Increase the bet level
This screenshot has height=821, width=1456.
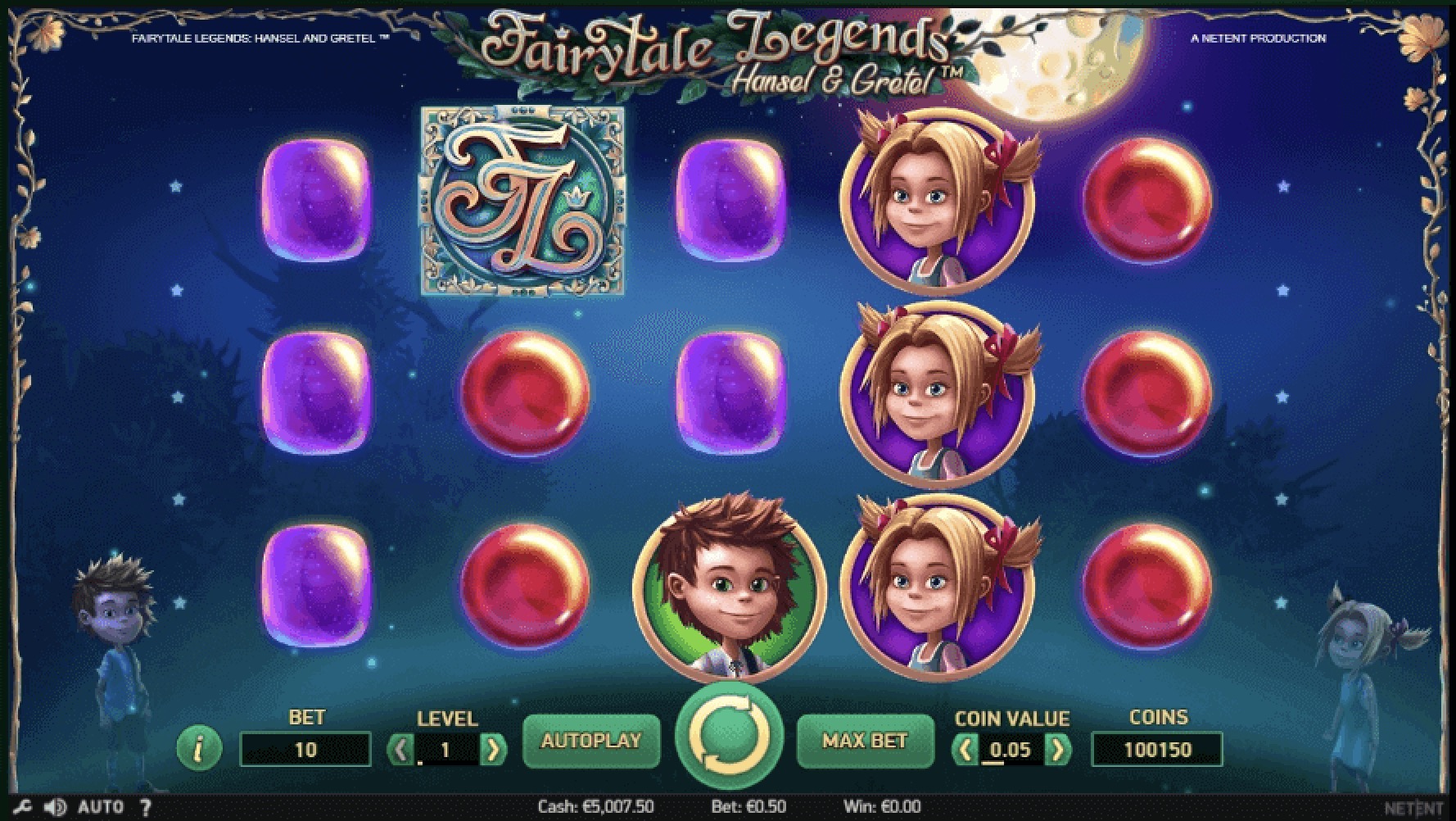493,750
